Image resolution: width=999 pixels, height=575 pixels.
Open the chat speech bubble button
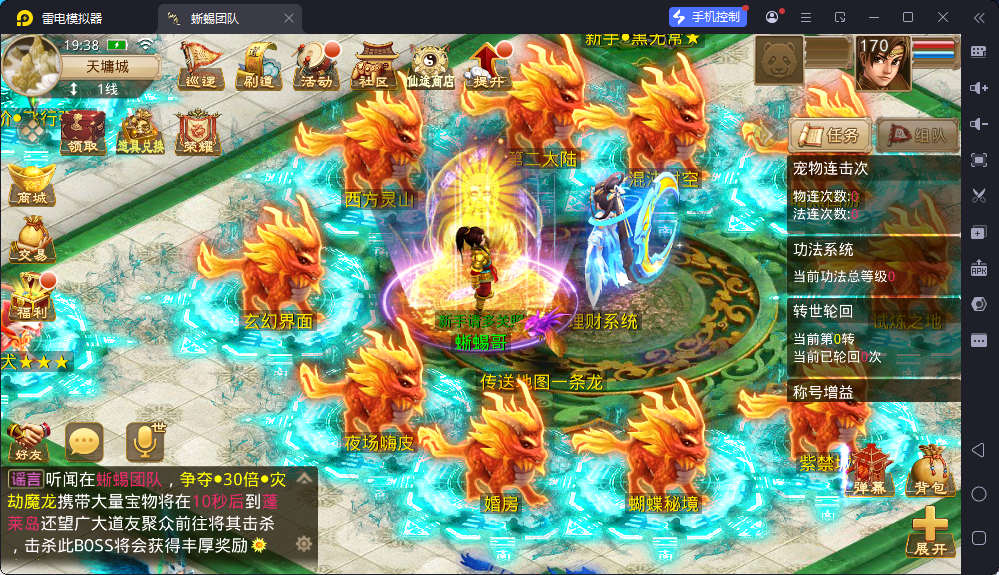tap(85, 440)
